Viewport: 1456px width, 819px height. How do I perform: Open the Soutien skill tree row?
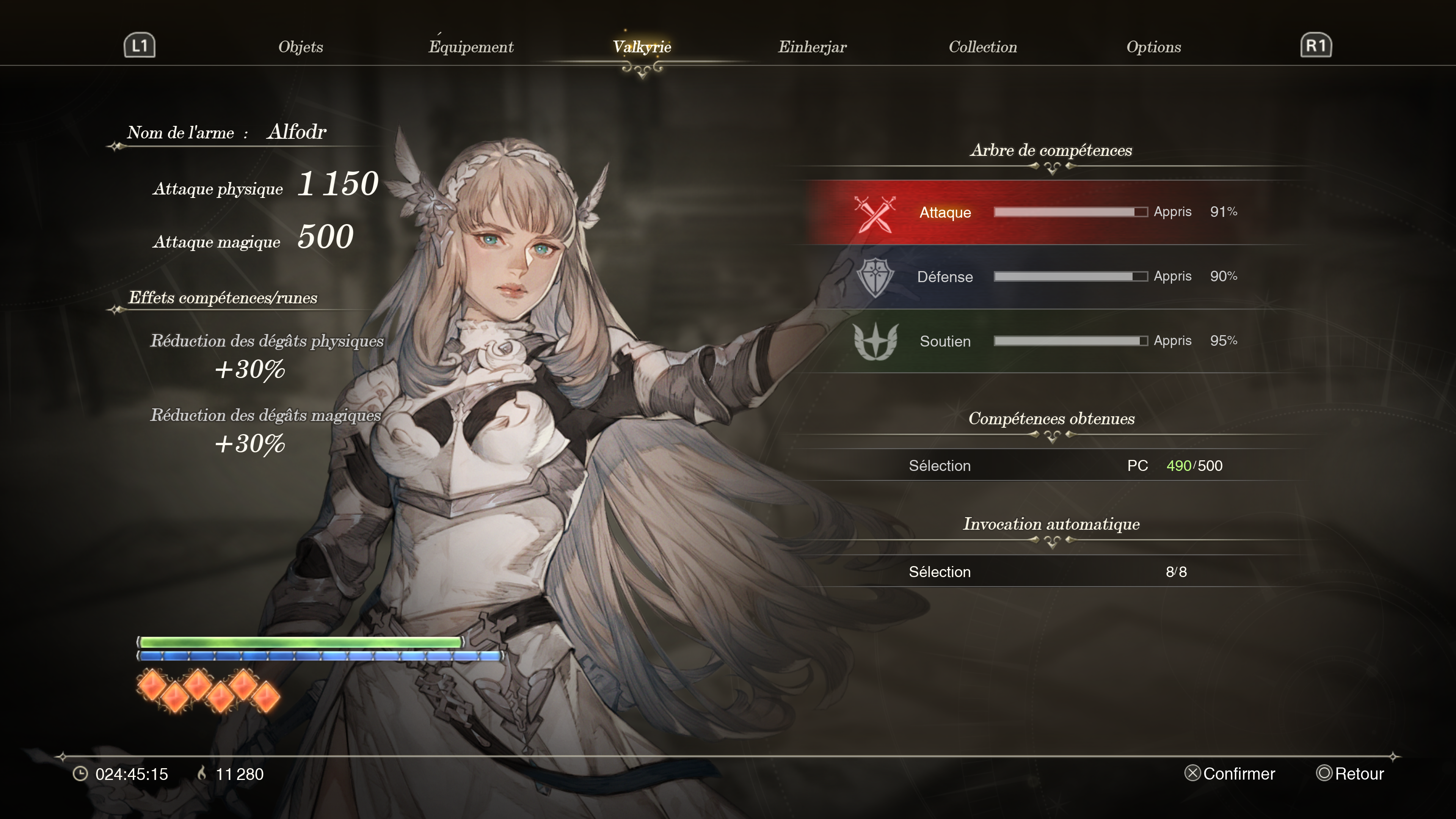[x=1051, y=341]
